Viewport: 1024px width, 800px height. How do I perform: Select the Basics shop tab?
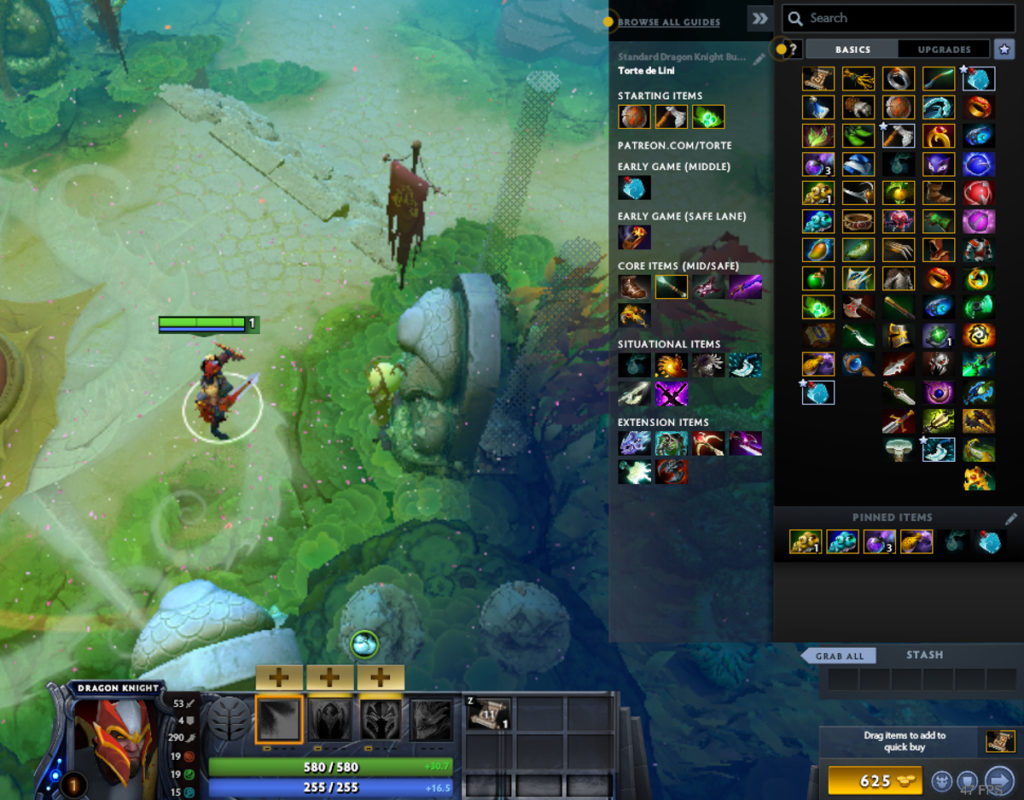click(852, 49)
